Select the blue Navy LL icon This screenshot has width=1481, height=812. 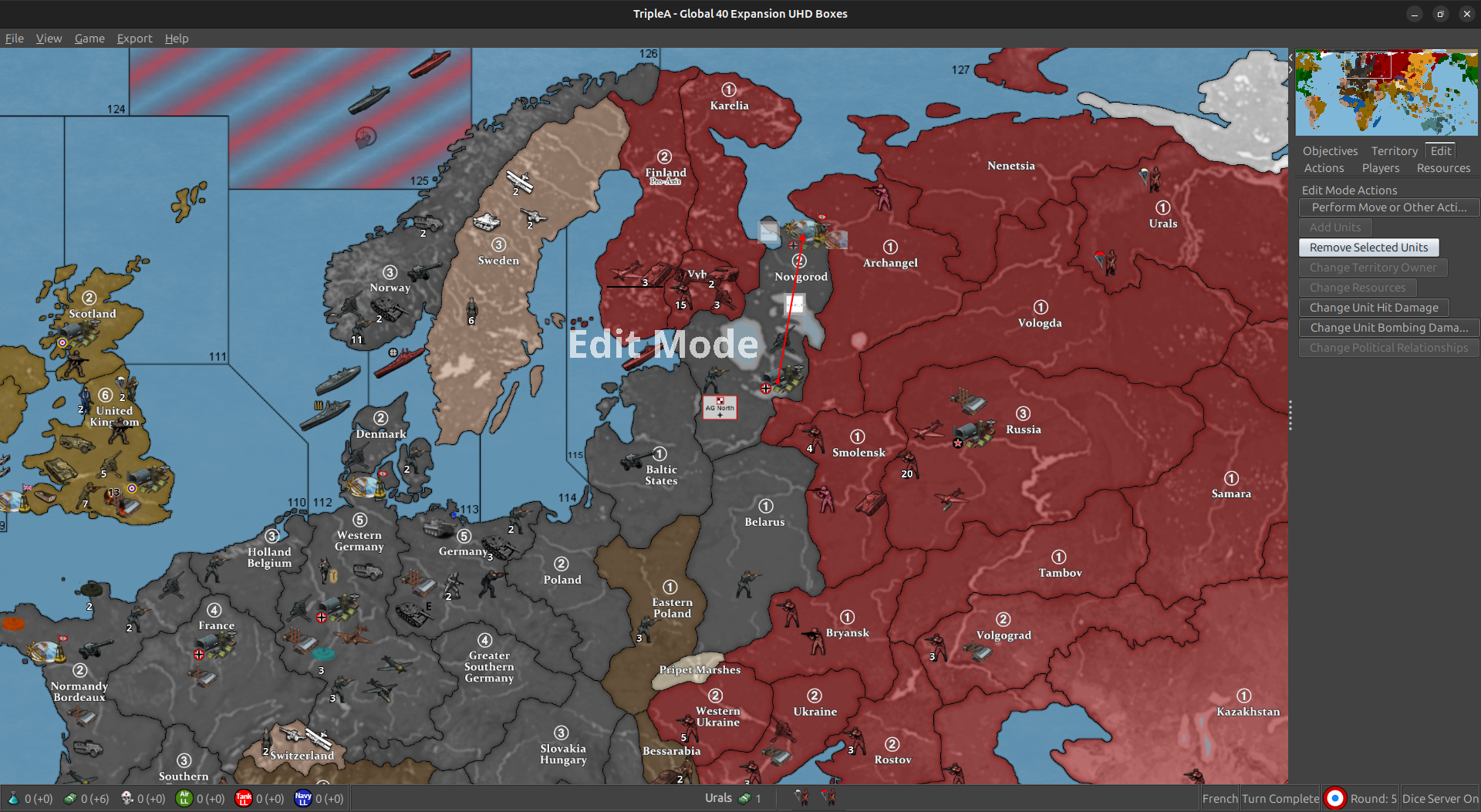coord(303,799)
